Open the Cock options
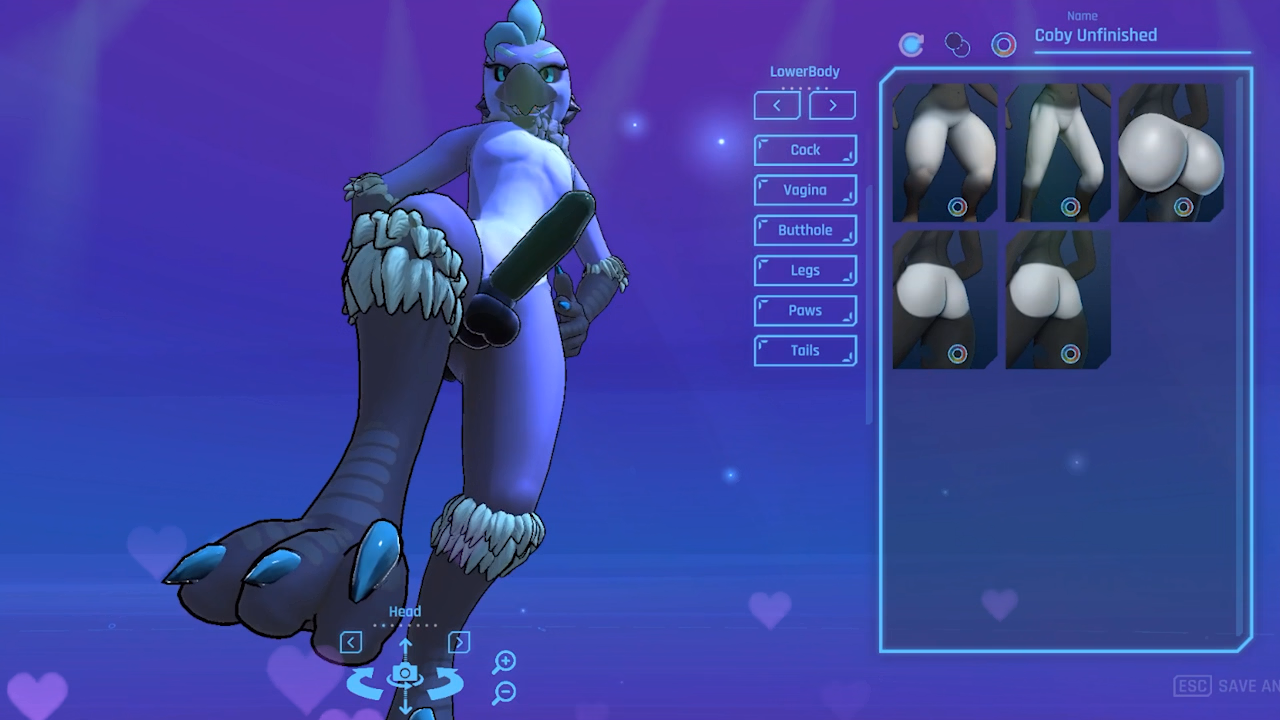1280x720 pixels. (805, 150)
